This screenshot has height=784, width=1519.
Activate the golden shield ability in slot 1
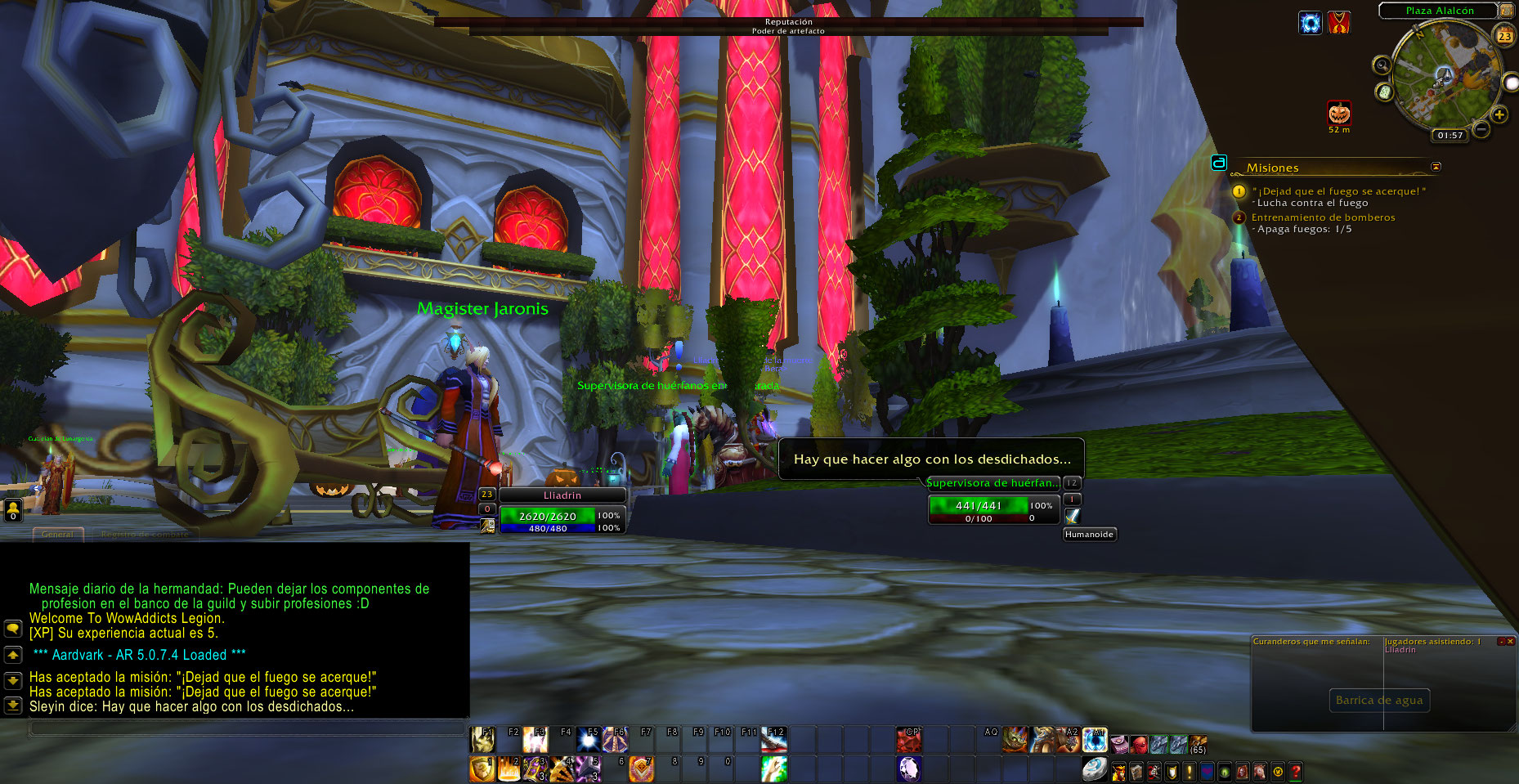[x=482, y=769]
